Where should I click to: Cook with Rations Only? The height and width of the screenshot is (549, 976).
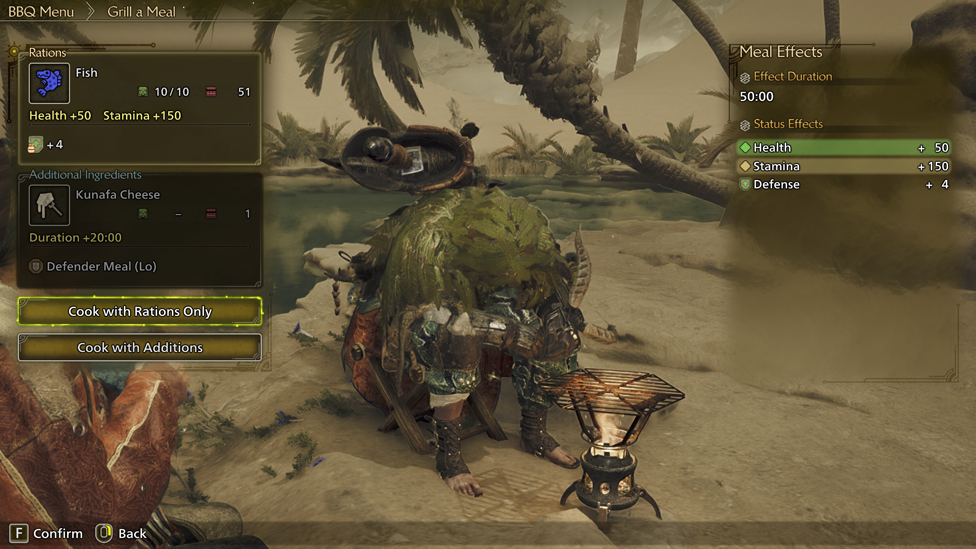click(x=140, y=312)
